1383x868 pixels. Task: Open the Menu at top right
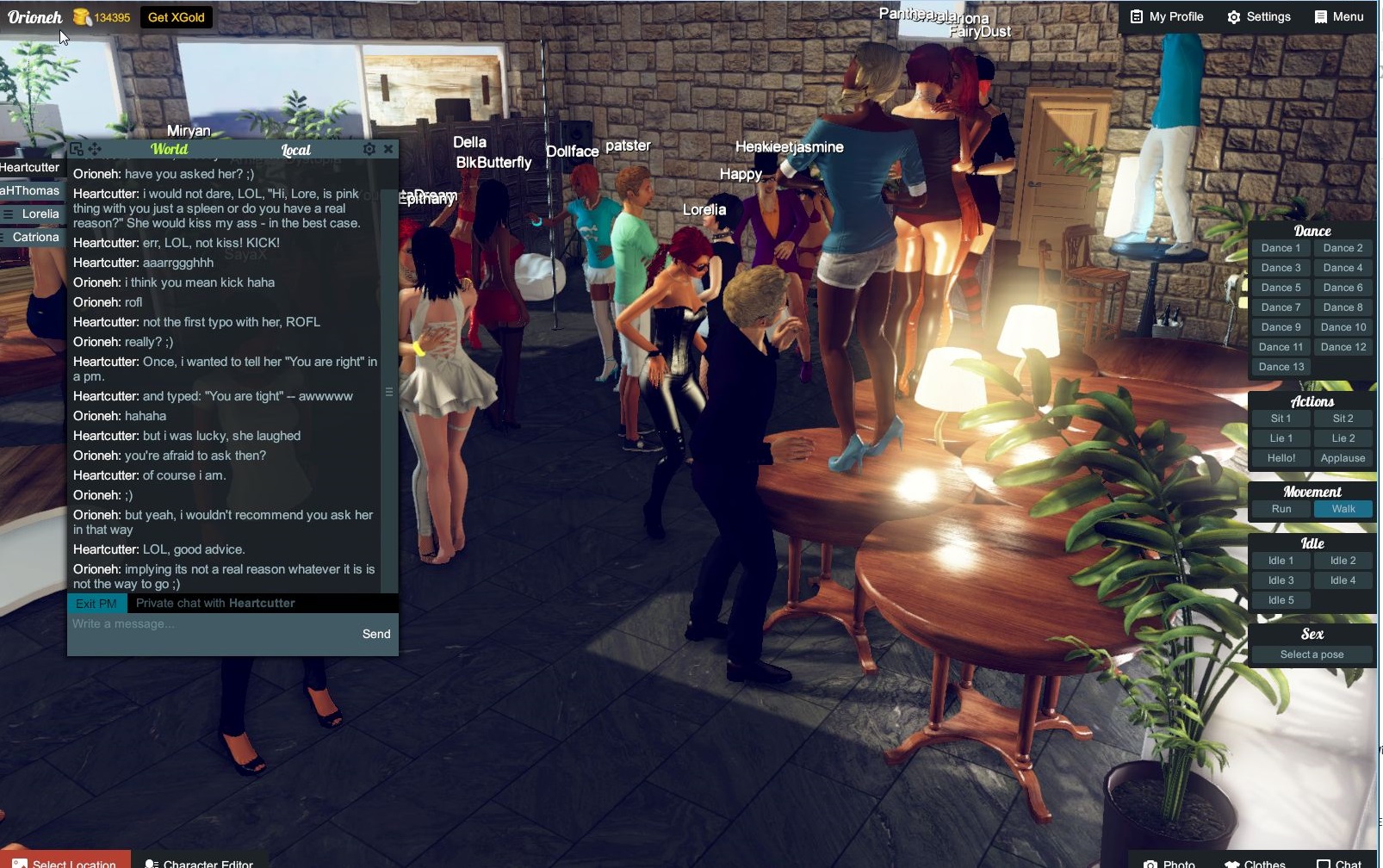point(1339,15)
